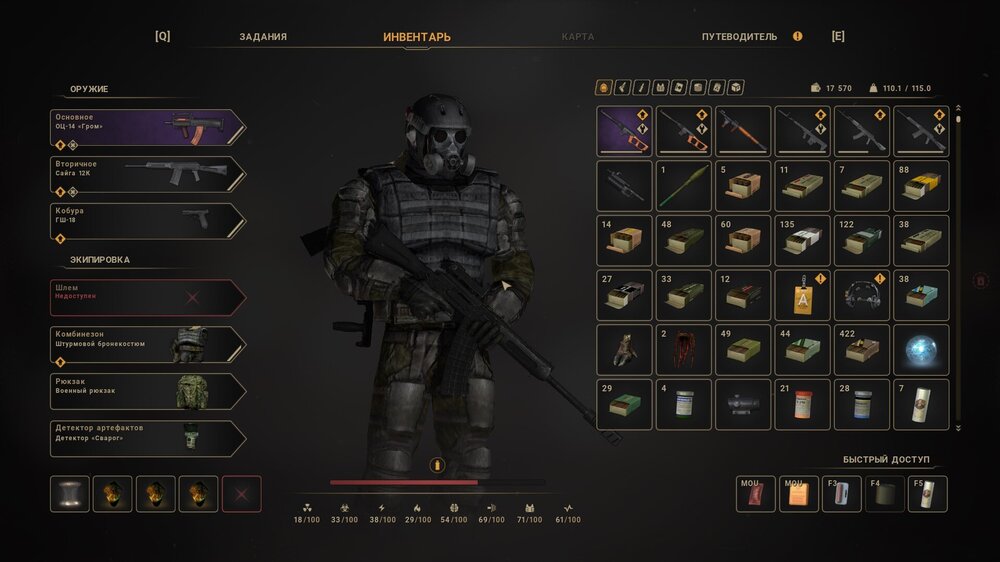Select the Комбинезон armor suit slot
This screenshot has height=562, width=1000.
click(147, 344)
